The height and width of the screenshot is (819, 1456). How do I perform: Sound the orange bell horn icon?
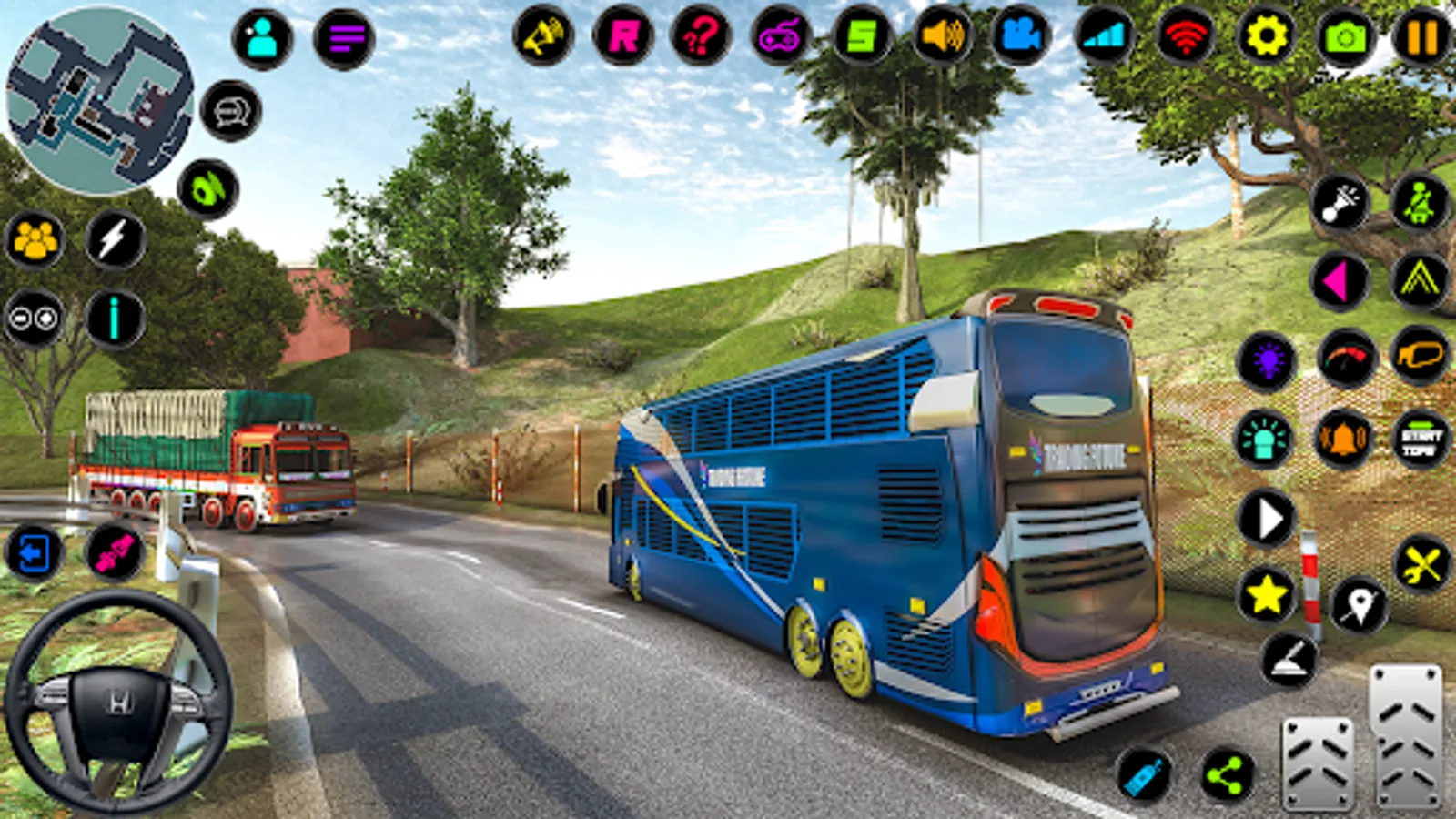coord(1344,439)
